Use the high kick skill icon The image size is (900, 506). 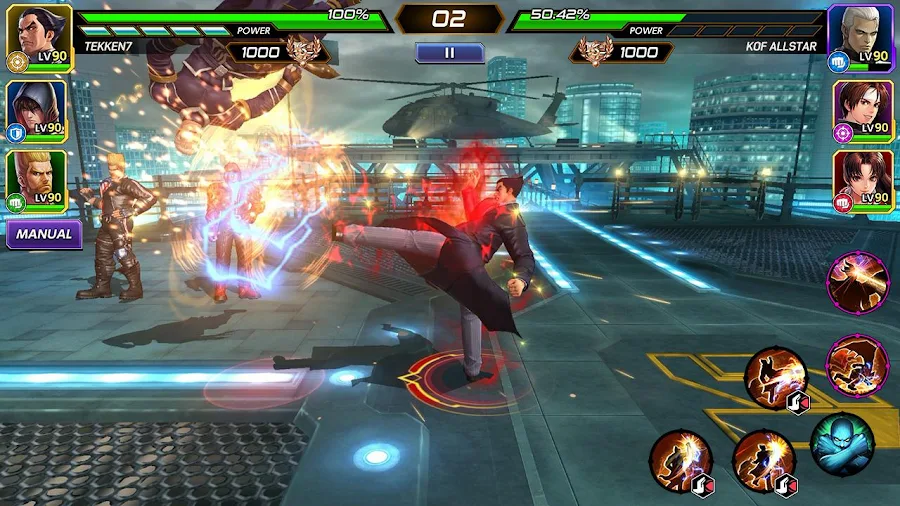click(775, 378)
